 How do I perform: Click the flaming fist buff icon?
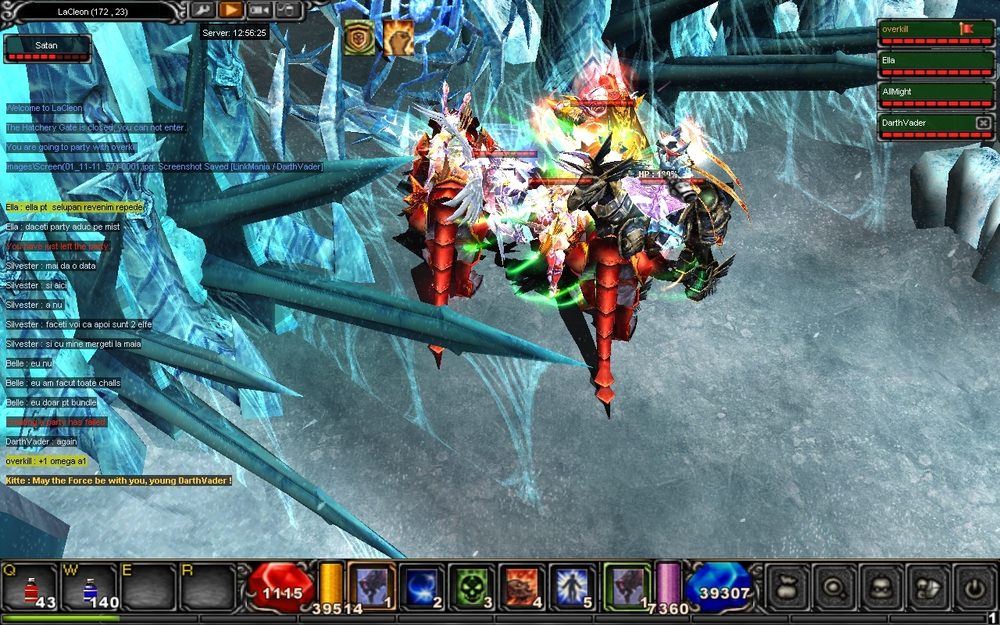[x=398, y=38]
